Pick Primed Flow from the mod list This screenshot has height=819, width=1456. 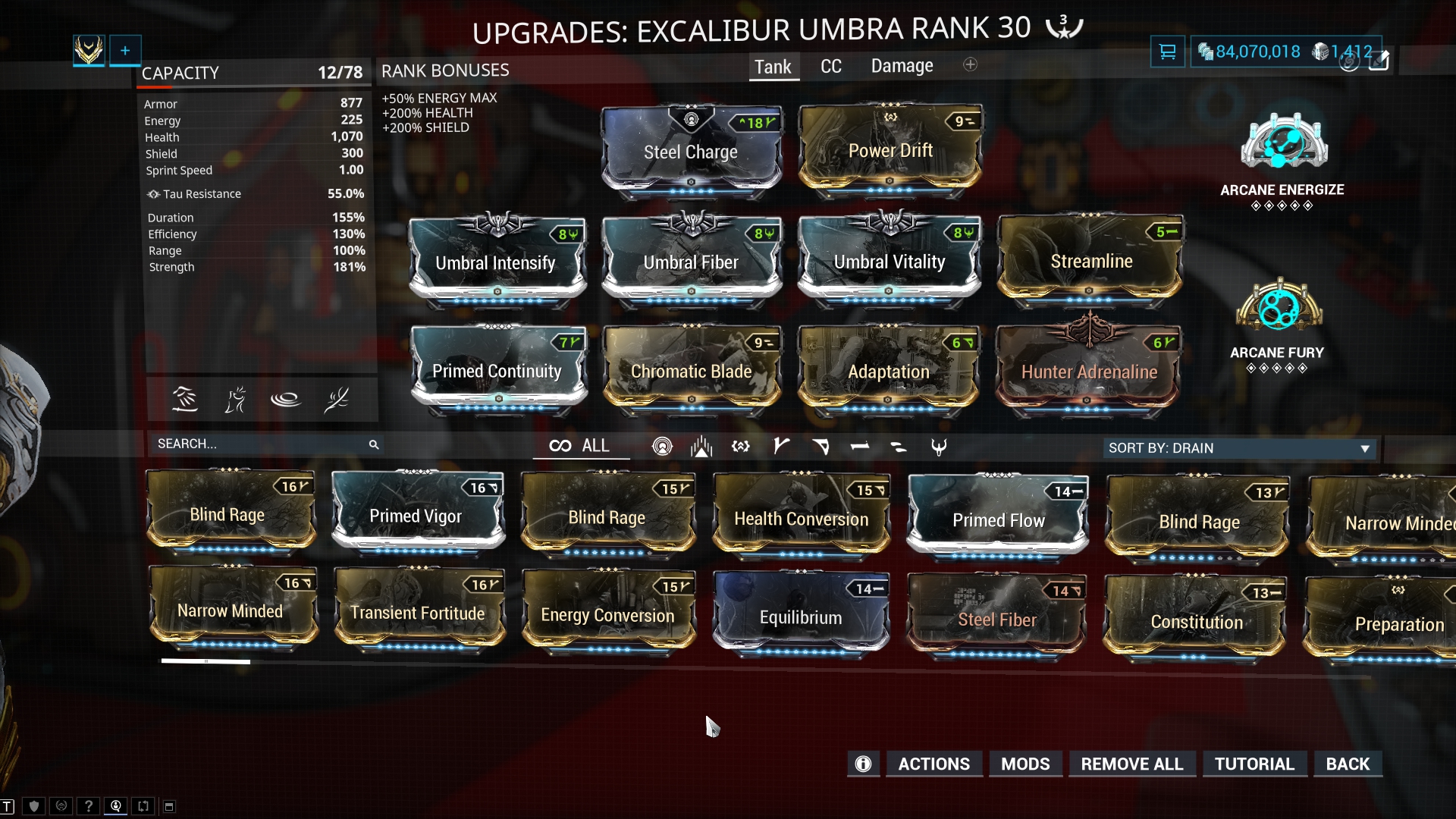point(998,520)
